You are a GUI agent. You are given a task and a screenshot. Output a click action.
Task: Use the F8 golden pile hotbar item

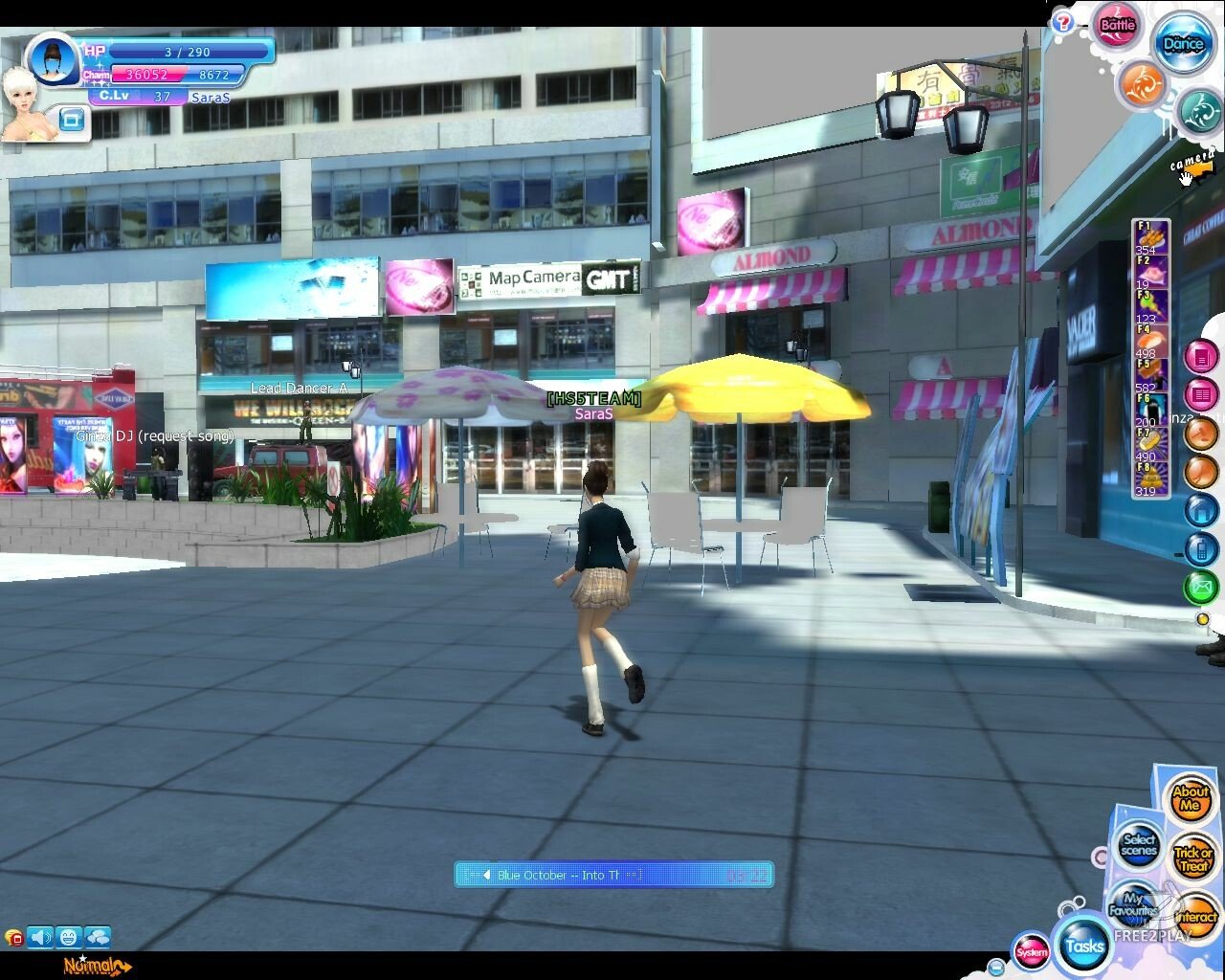click(x=1149, y=476)
